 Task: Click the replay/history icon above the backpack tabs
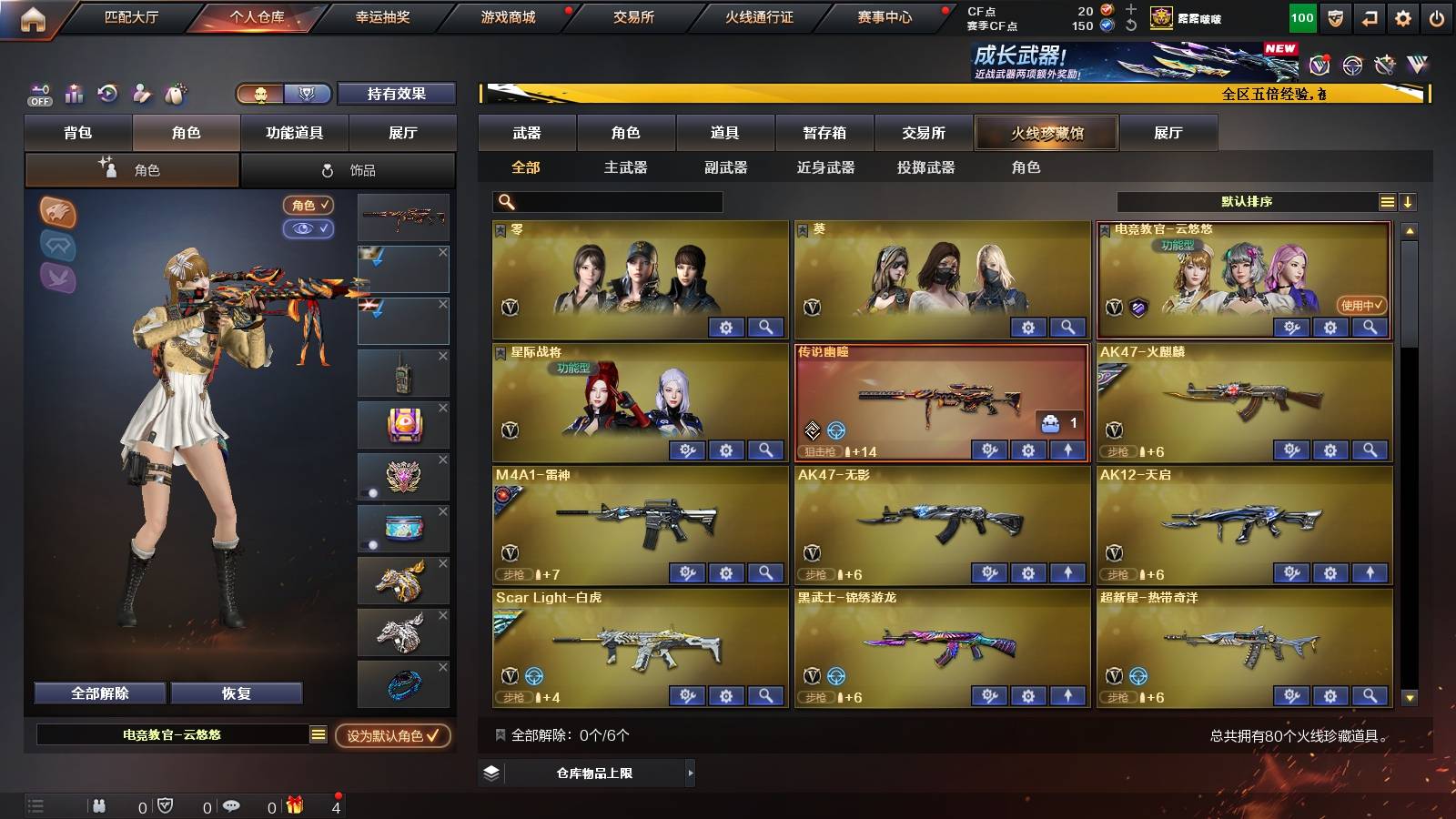(107, 93)
